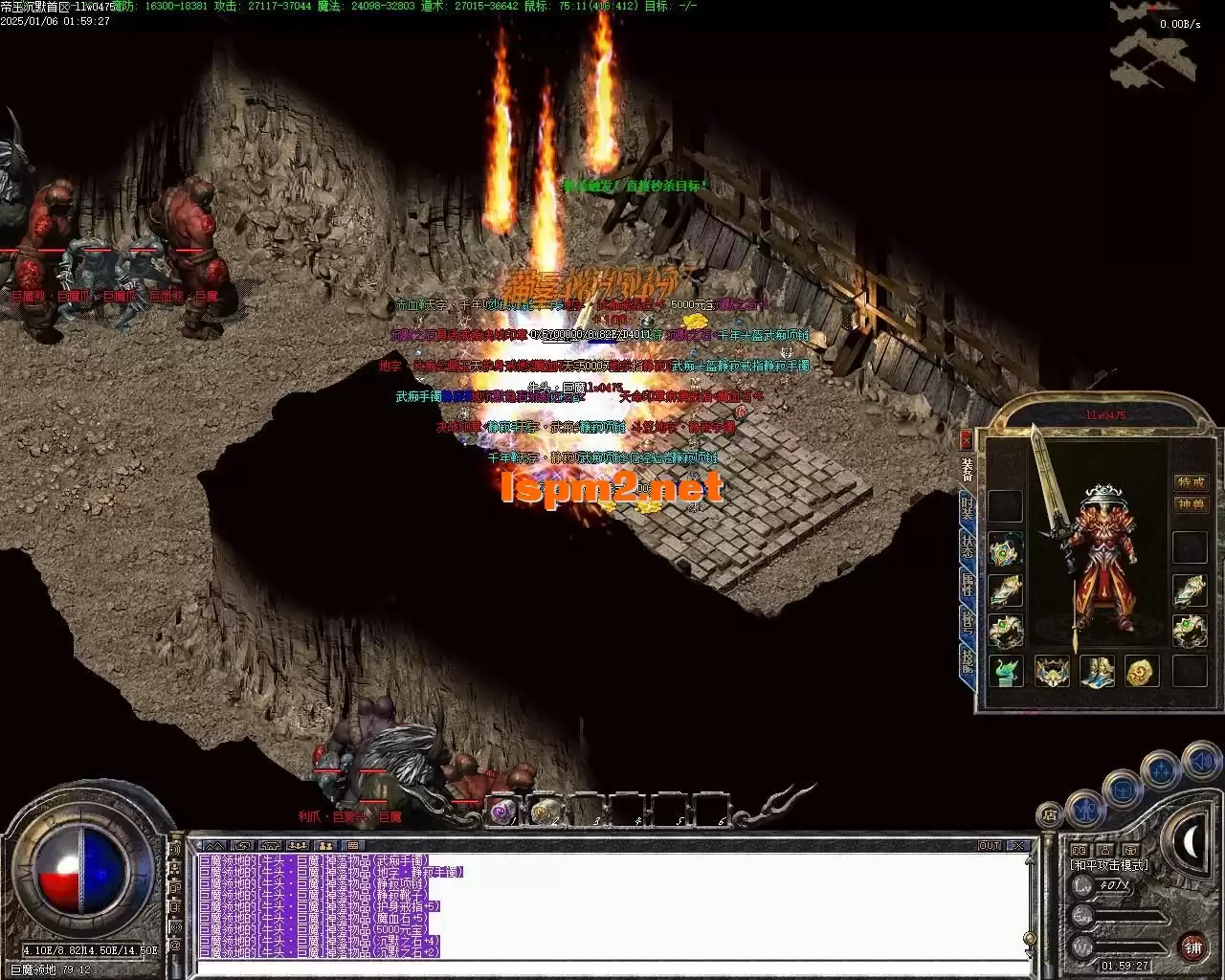
Task: Click the minimap in the corner
Action: [1152, 46]
